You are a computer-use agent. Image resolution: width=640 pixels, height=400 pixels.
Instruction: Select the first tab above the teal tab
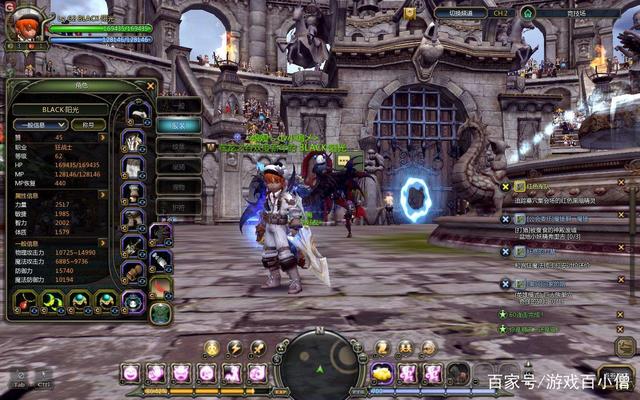pyautogui.click(x=178, y=105)
